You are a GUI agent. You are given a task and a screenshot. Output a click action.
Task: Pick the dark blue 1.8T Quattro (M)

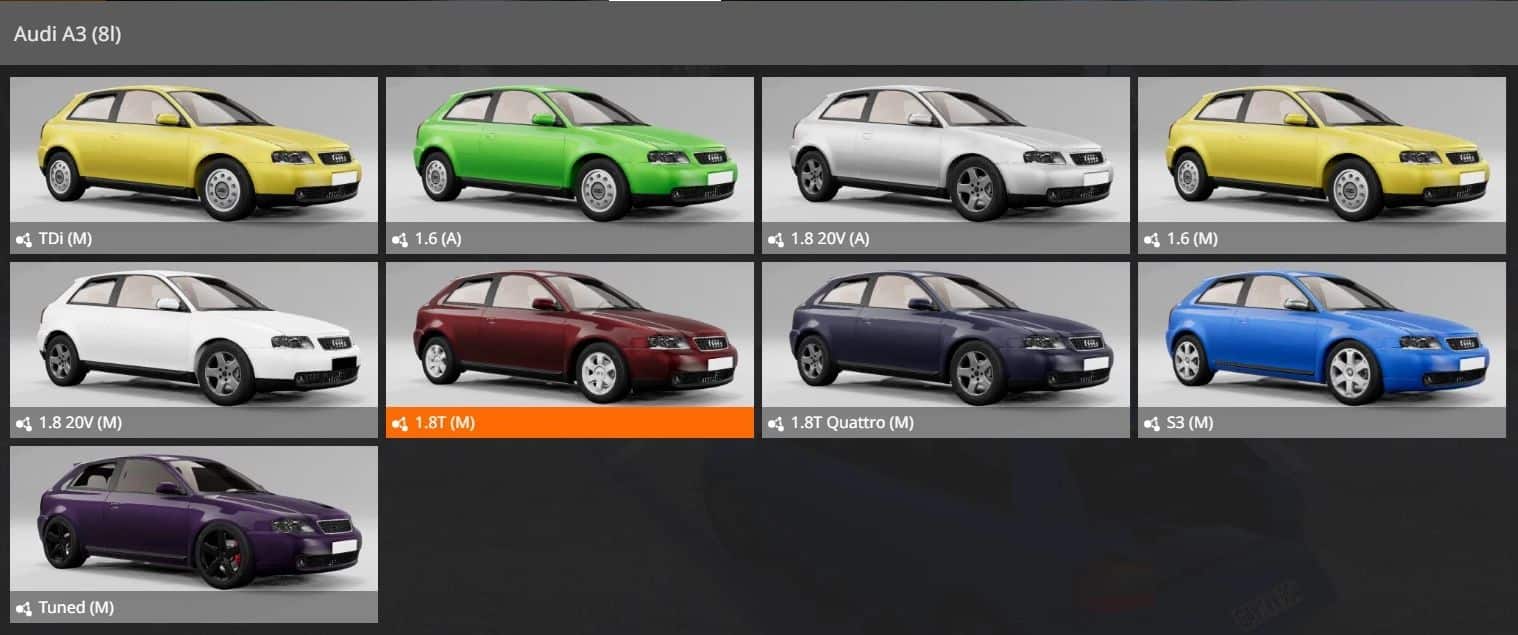click(x=946, y=348)
